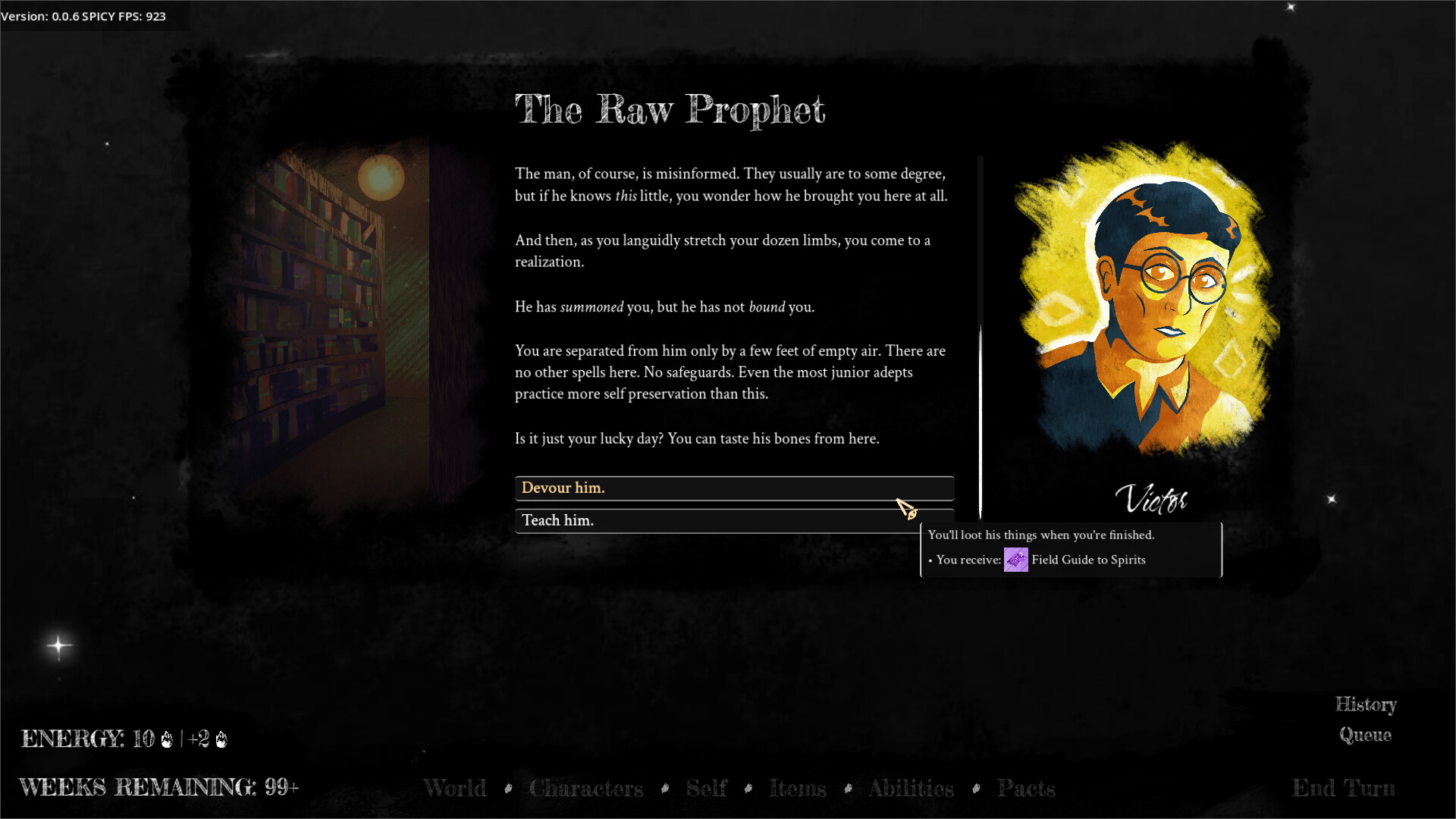Click the pen cursor near the choice list

click(907, 507)
